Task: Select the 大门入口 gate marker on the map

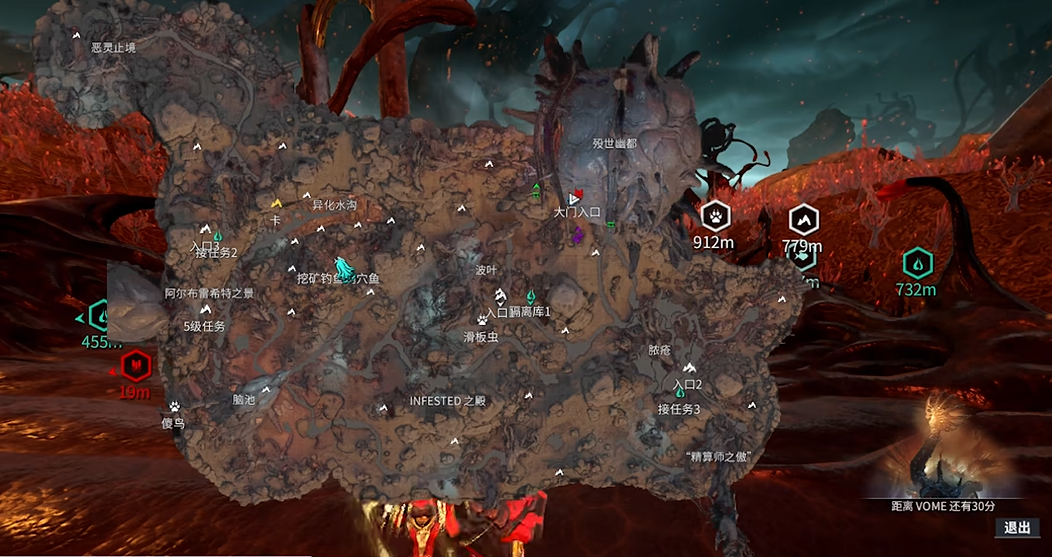Action: (x=574, y=199)
